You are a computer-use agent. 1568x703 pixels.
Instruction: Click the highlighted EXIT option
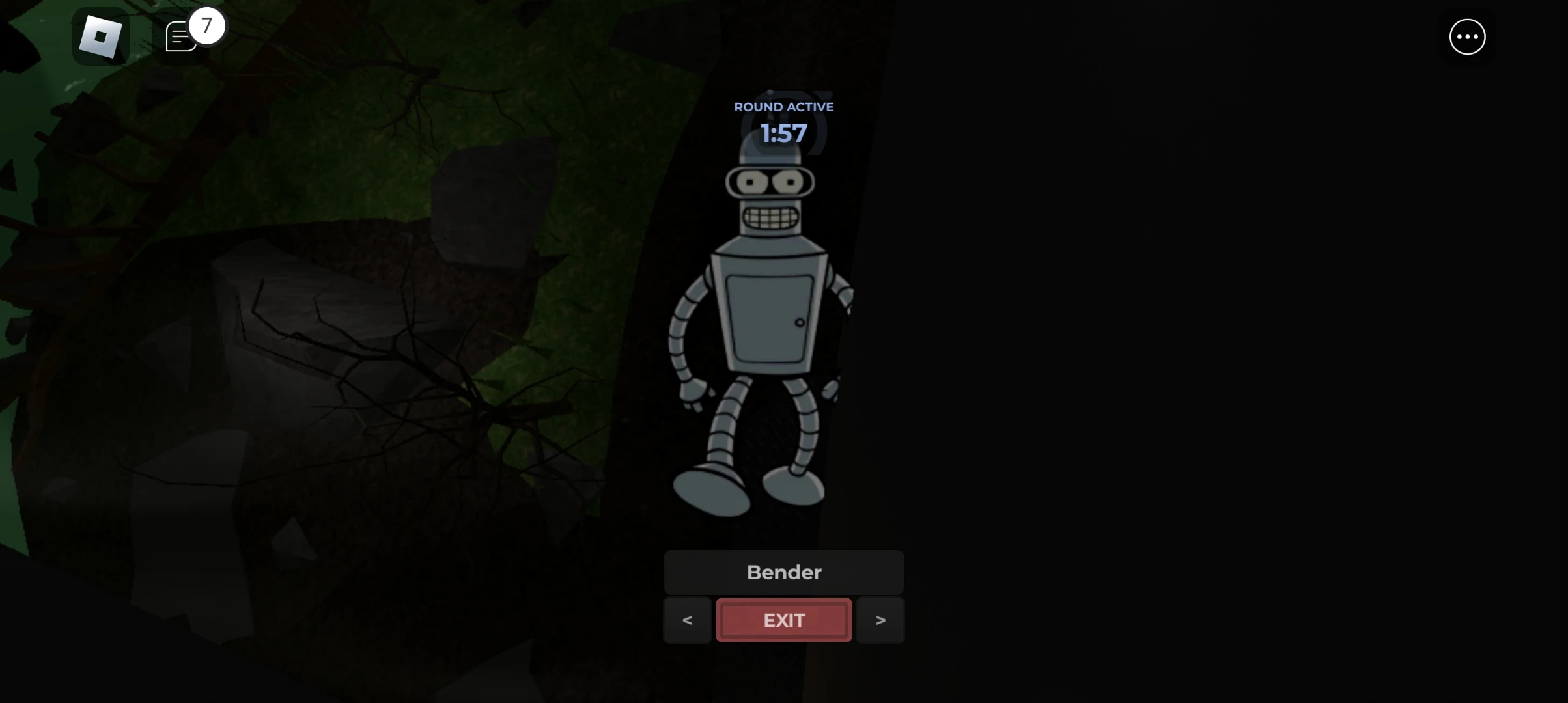pyautogui.click(x=783, y=620)
